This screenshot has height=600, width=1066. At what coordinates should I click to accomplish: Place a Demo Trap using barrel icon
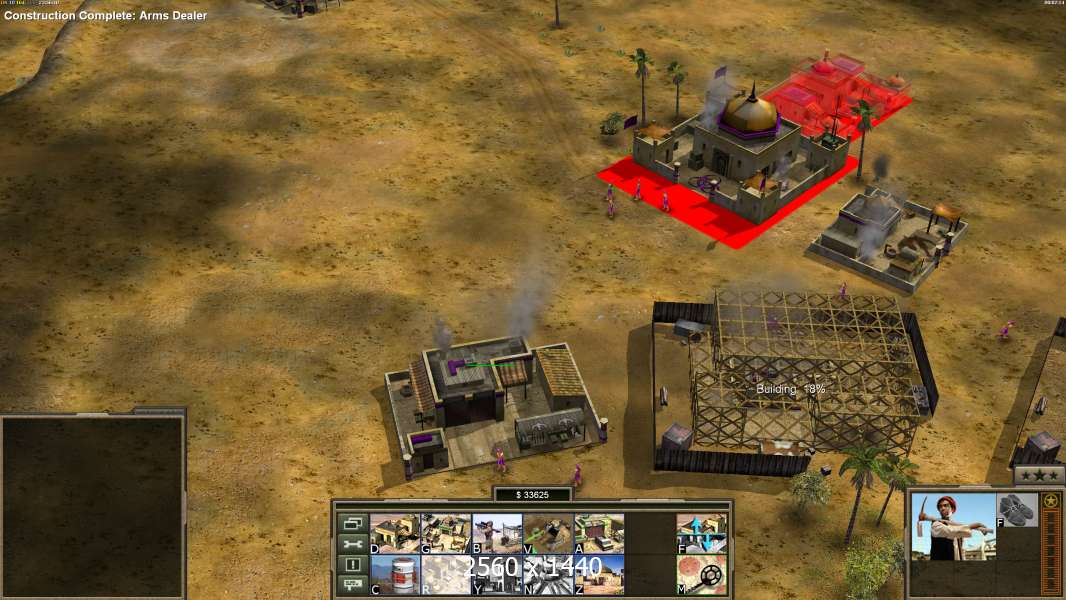[x=394, y=574]
